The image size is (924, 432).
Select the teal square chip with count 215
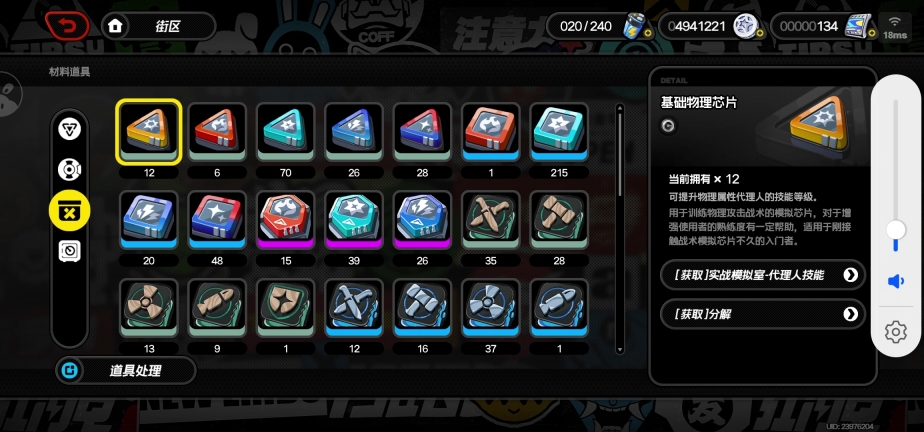click(558, 131)
